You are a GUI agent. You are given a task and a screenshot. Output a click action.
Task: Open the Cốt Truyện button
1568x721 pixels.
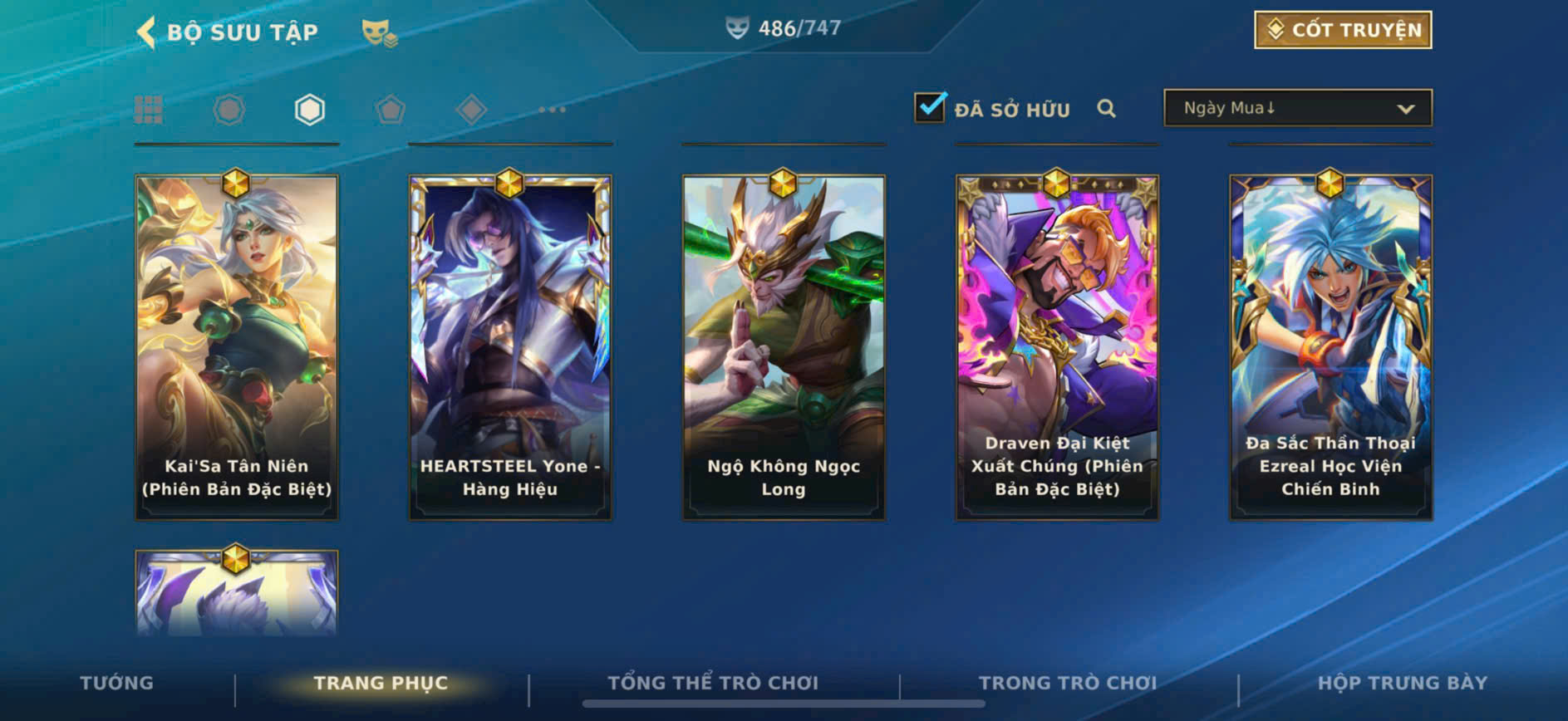coord(1342,30)
